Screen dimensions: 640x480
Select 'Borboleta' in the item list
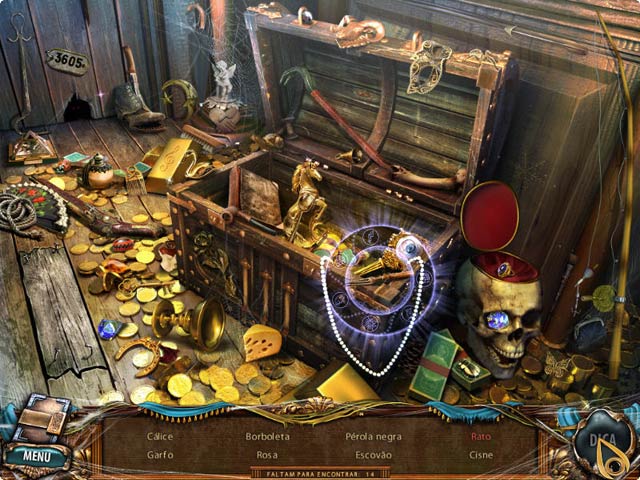[266, 437]
